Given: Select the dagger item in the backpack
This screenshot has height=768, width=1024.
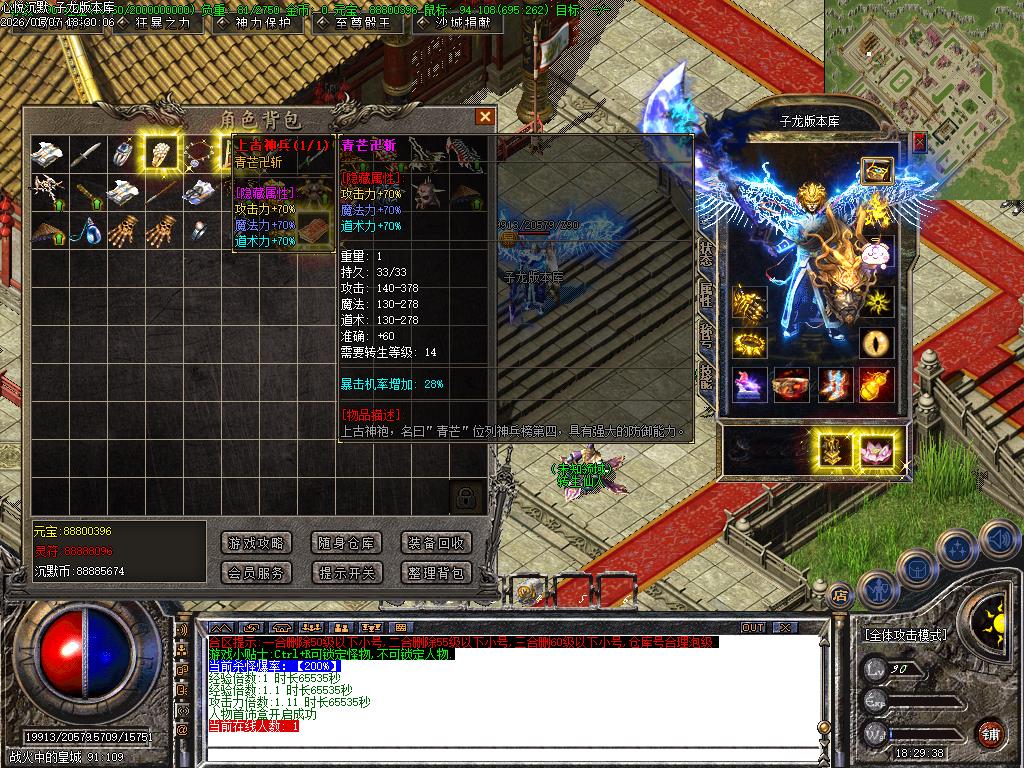Looking at the screenshot, I should tap(86, 153).
